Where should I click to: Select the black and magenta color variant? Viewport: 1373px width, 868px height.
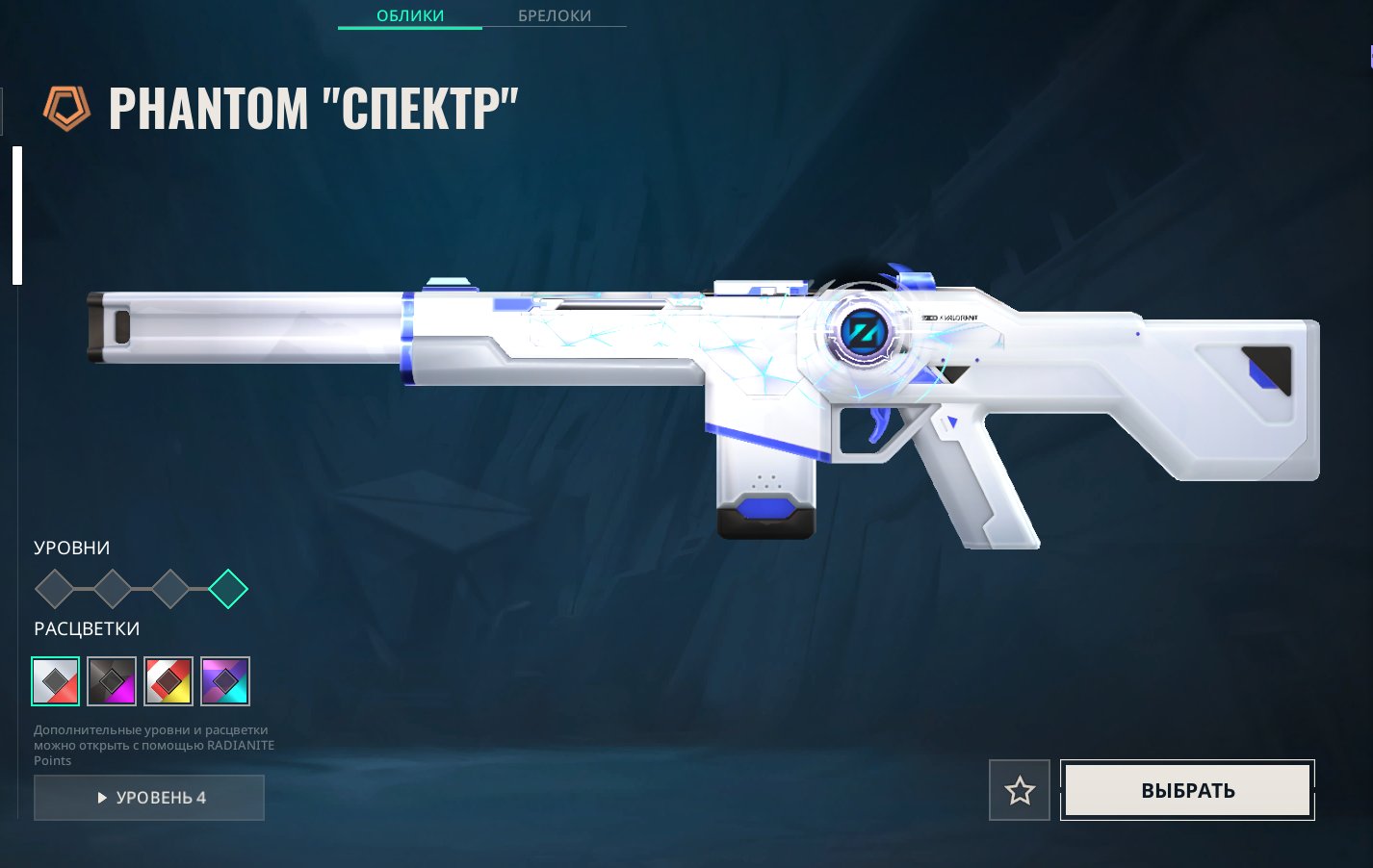[x=112, y=681]
